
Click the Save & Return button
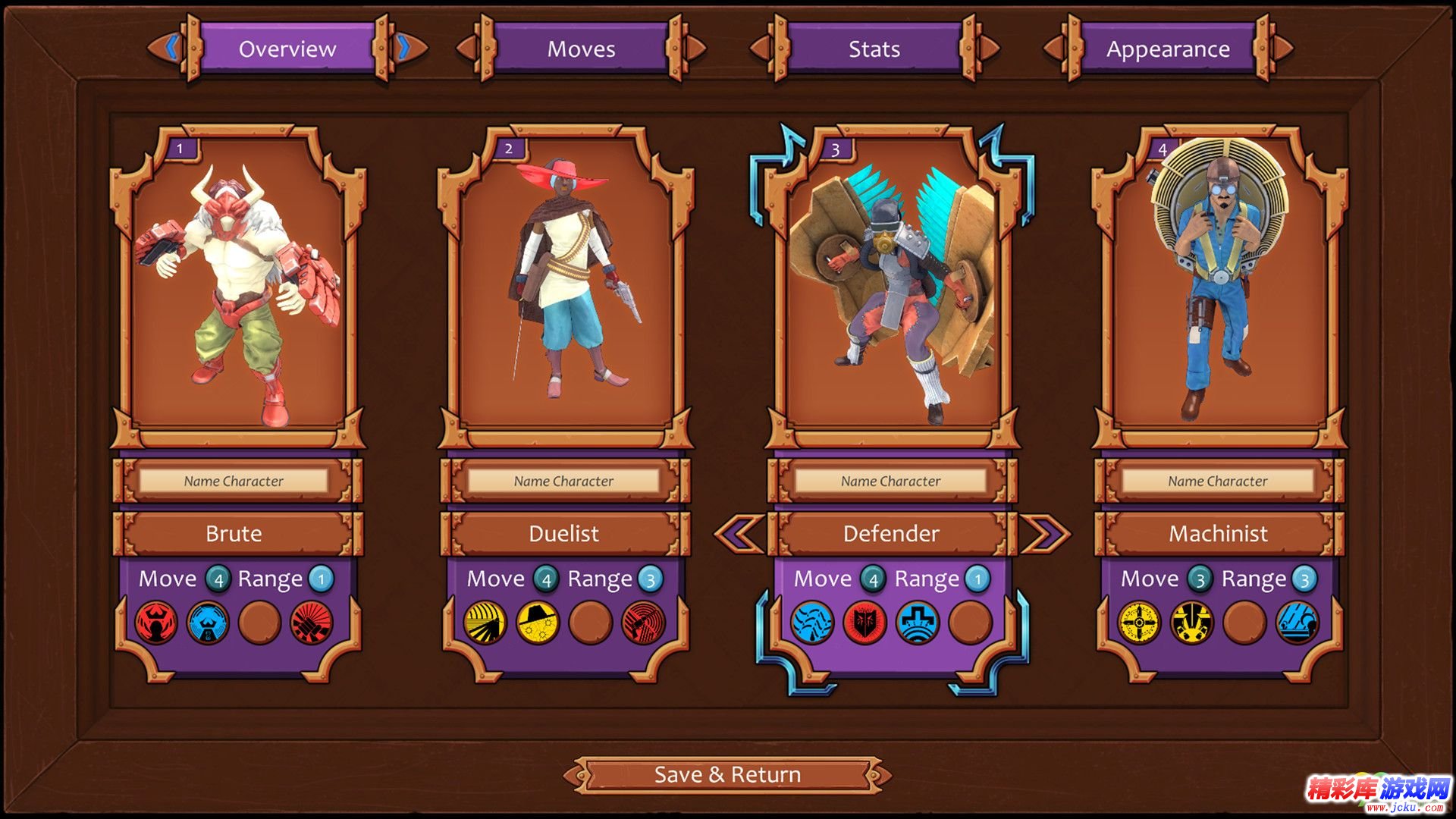727,774
